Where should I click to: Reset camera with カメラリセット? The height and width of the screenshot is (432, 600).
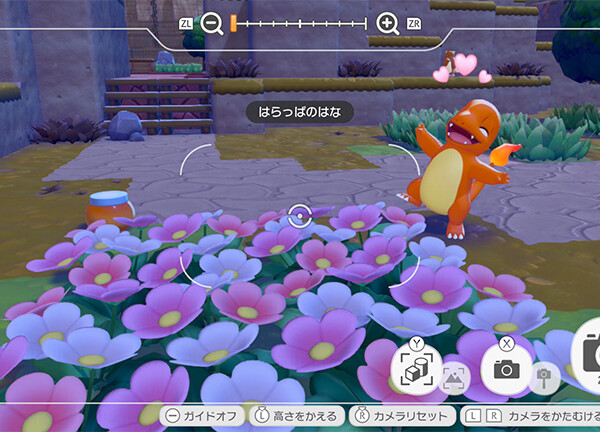pyautogui.click(x=402, y=415)
